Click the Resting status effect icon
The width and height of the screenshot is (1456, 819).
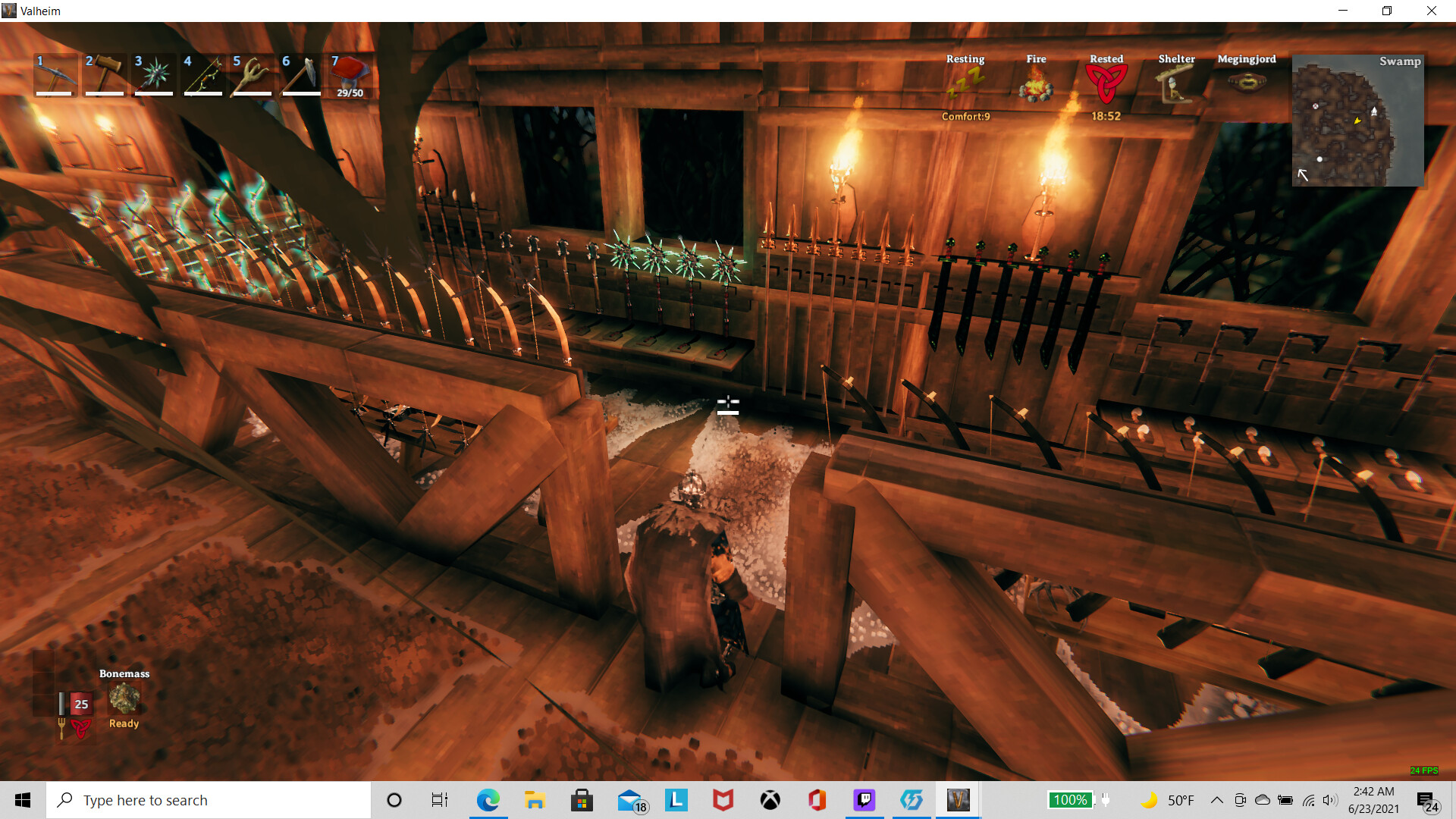[x=965, y=83]
